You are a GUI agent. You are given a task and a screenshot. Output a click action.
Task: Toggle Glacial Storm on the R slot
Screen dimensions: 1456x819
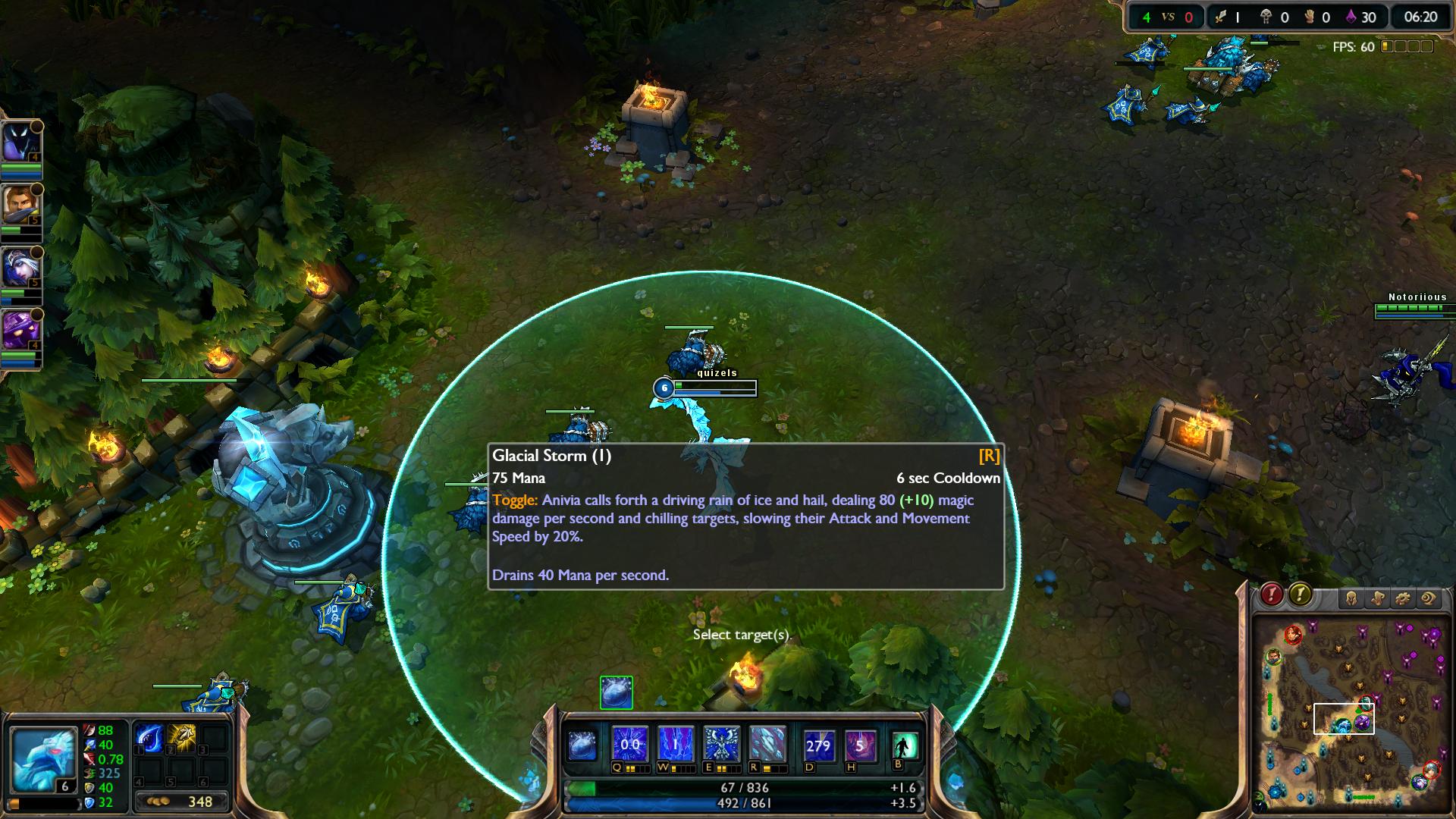tap(767, 744)
